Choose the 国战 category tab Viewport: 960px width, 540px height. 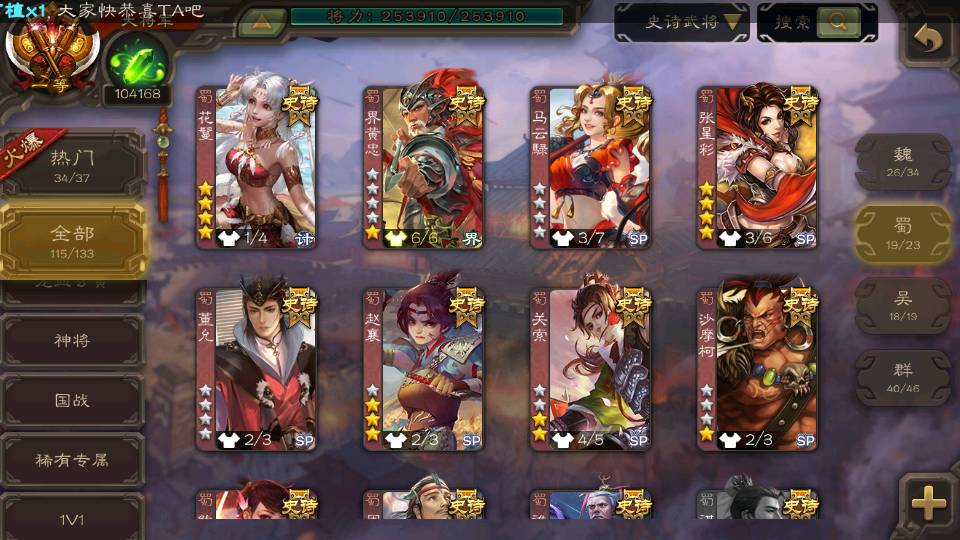72,400
